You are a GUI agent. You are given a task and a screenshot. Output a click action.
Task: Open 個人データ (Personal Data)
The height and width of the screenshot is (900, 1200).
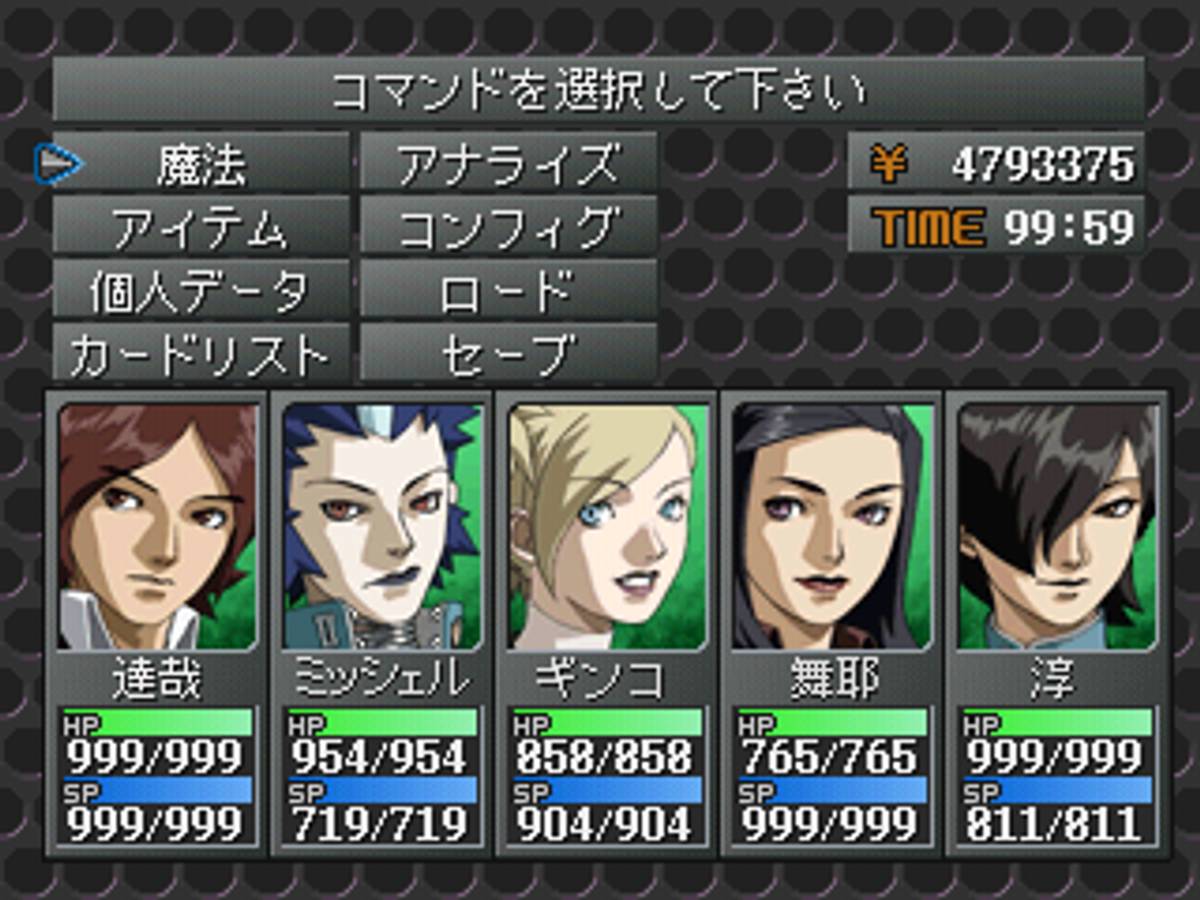(201, 291)
